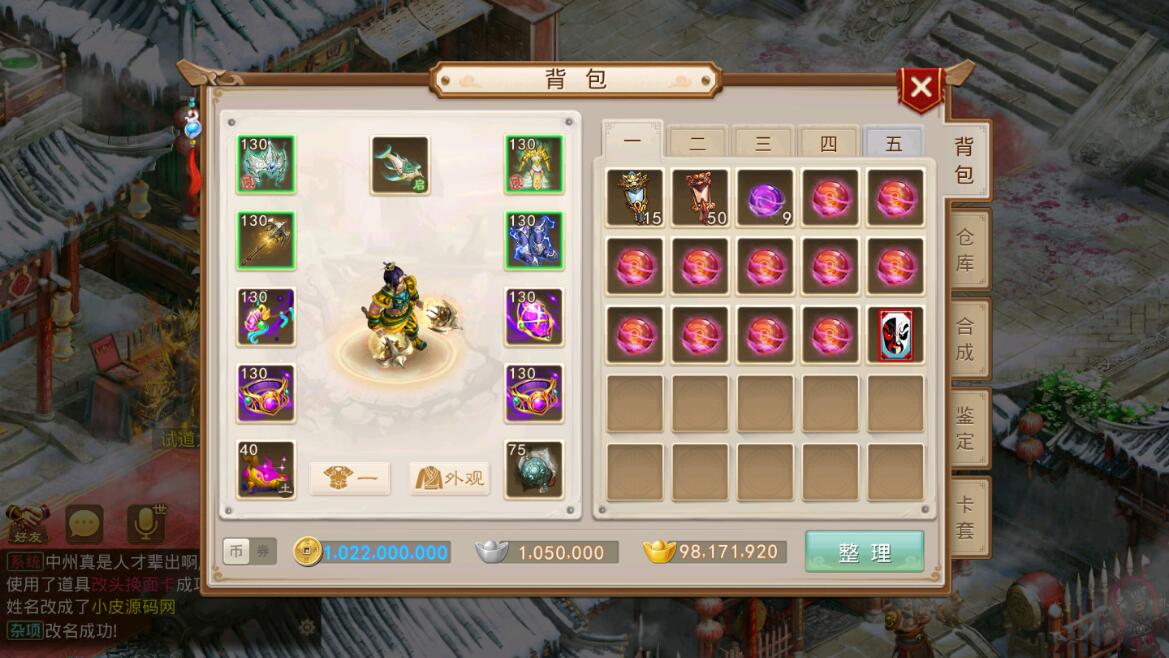
Task: Select the lantern item stacked 15
Action: [x=634, y=198]
